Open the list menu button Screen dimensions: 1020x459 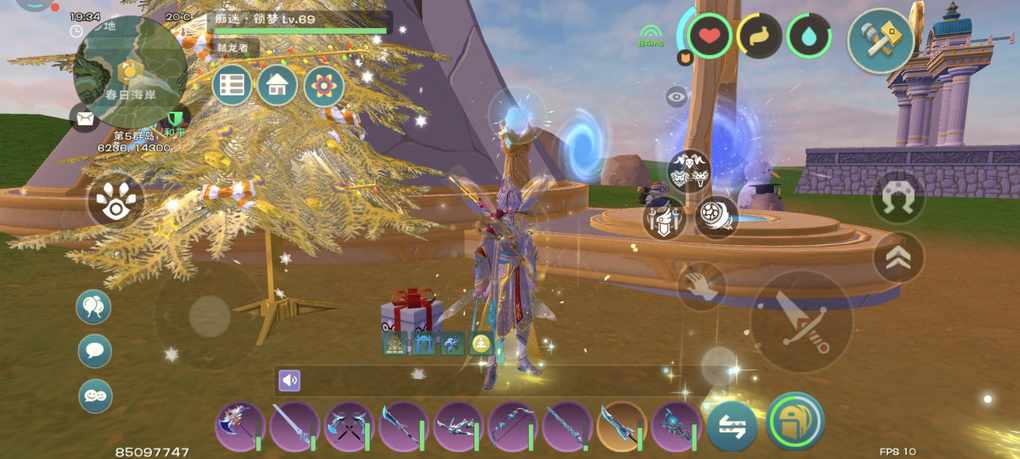(x=232, y=86)
